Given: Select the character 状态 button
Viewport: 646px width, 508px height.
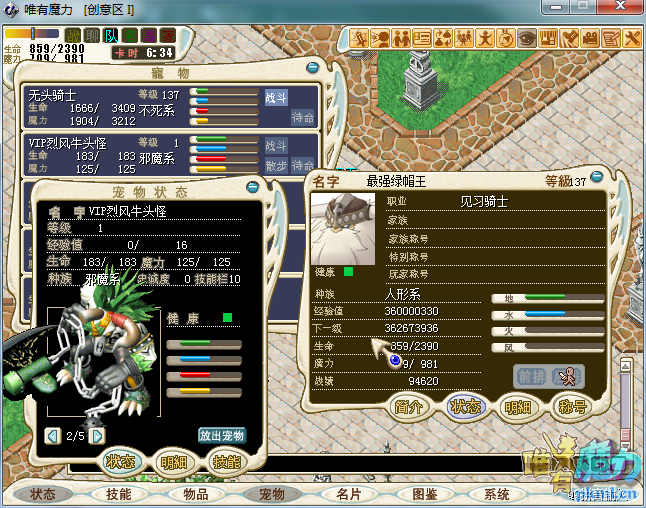Looking at the screenshot, I should 463,407.
